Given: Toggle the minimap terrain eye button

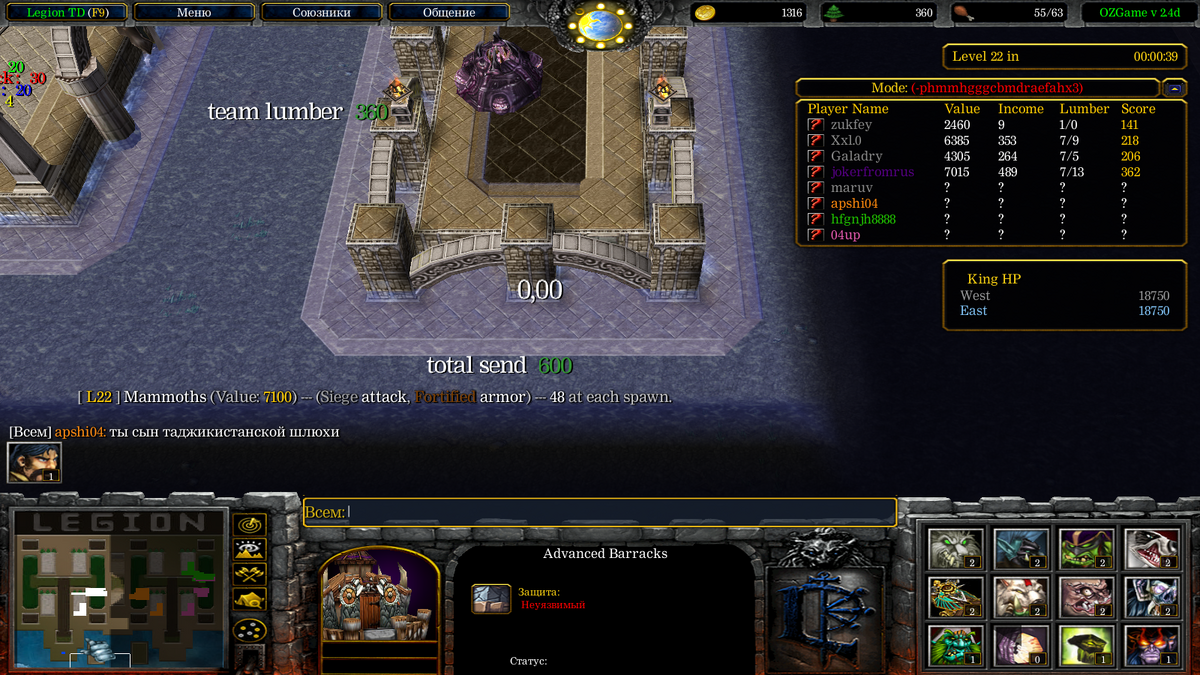Looking at the screenshot, I should pyautogui.click(x=249, y=548).
